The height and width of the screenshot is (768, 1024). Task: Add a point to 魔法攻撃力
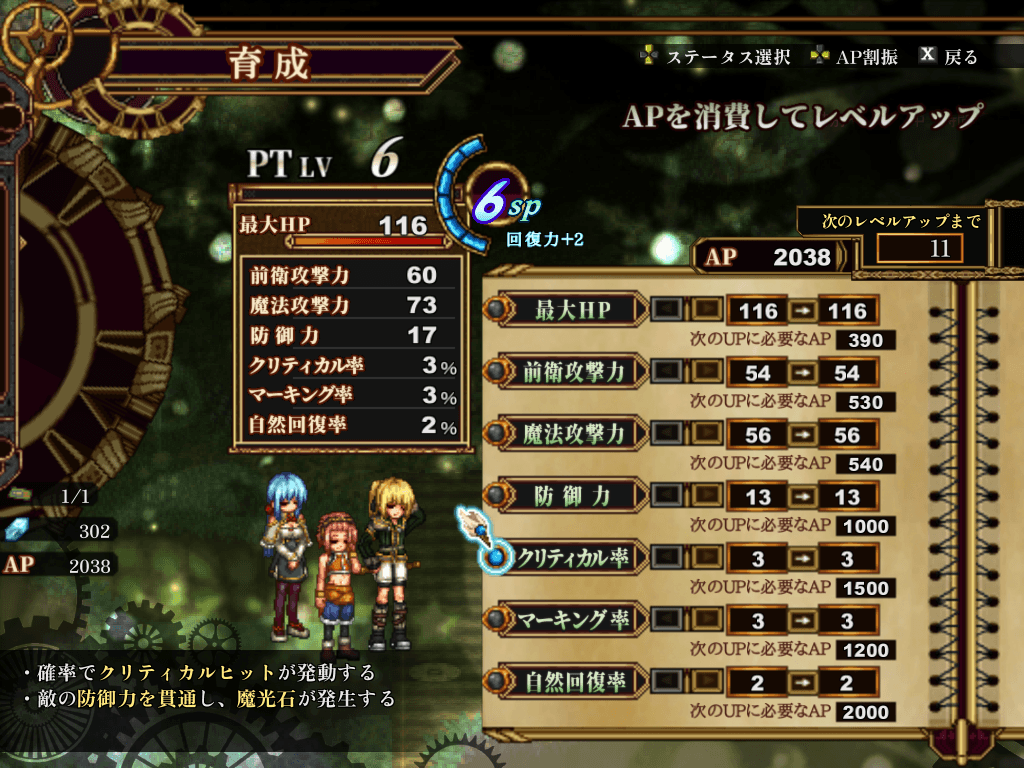706,434
